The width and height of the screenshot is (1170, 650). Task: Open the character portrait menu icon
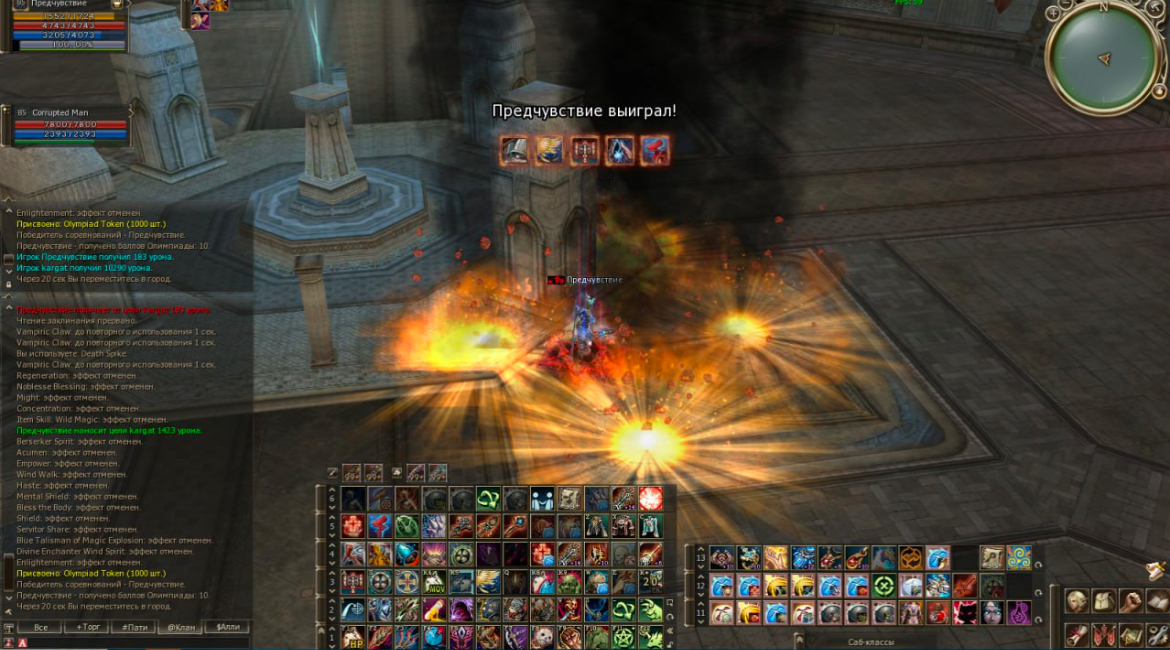tap(1077, 601)
